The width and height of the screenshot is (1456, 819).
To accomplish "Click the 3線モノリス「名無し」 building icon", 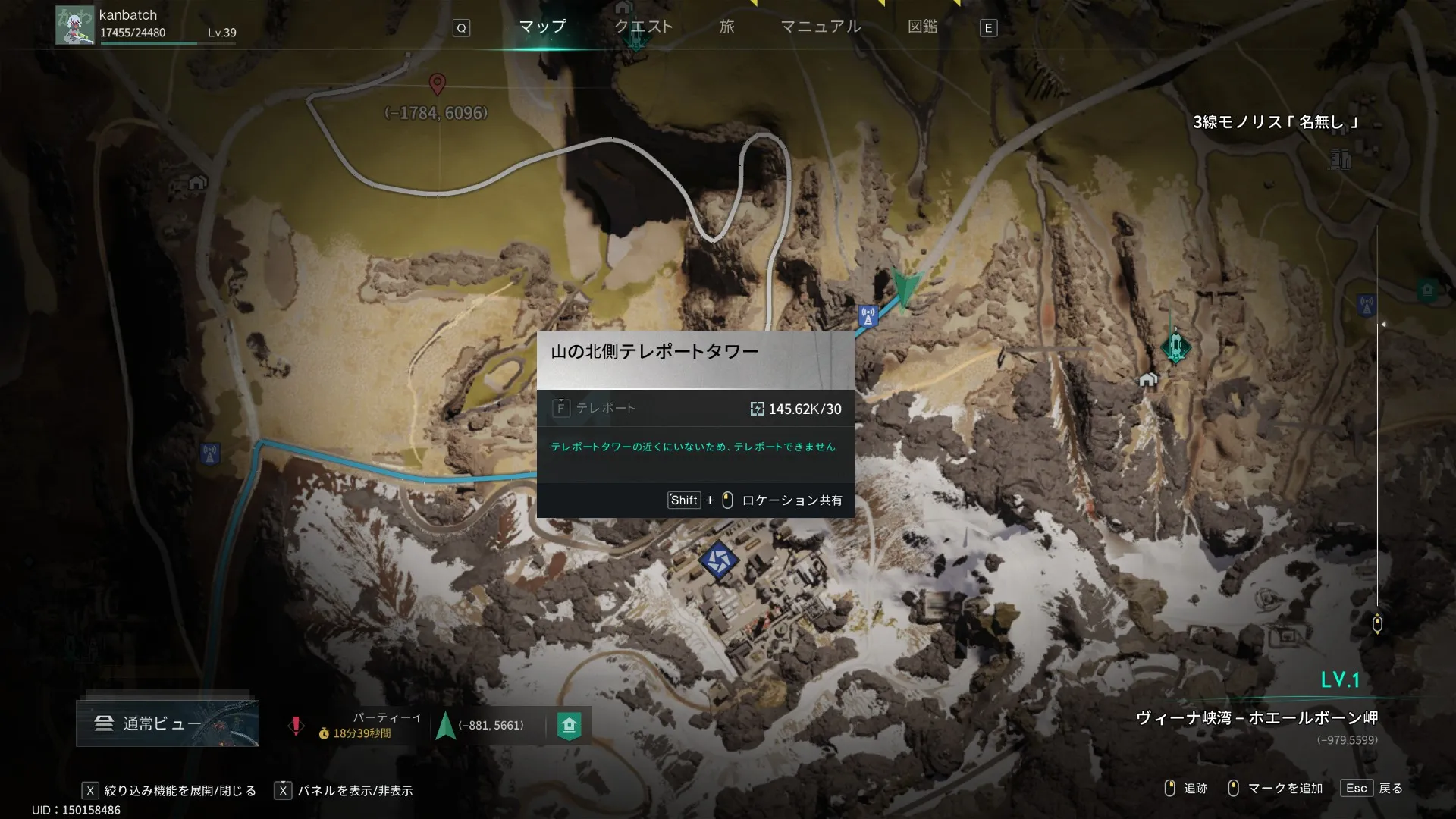I will coord(1339,158).
